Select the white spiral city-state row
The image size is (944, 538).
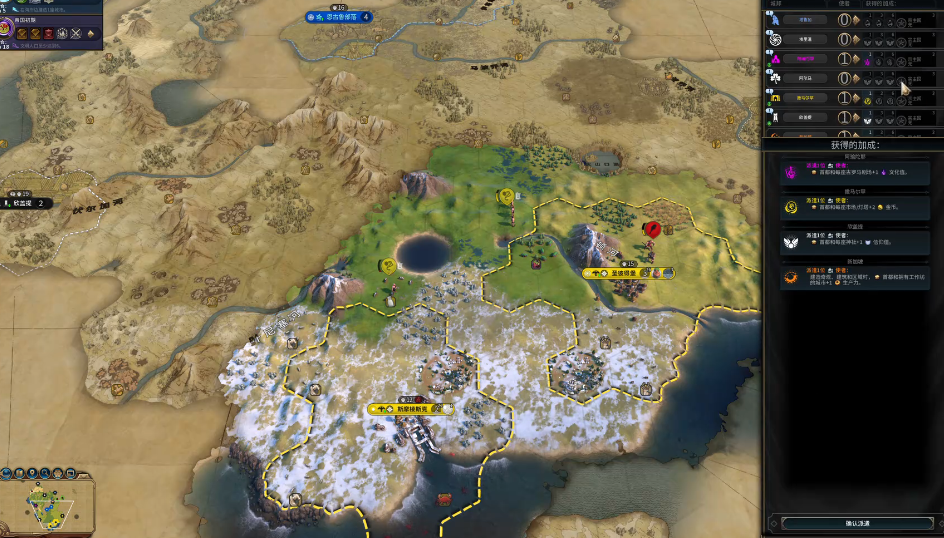pos(804,39)
